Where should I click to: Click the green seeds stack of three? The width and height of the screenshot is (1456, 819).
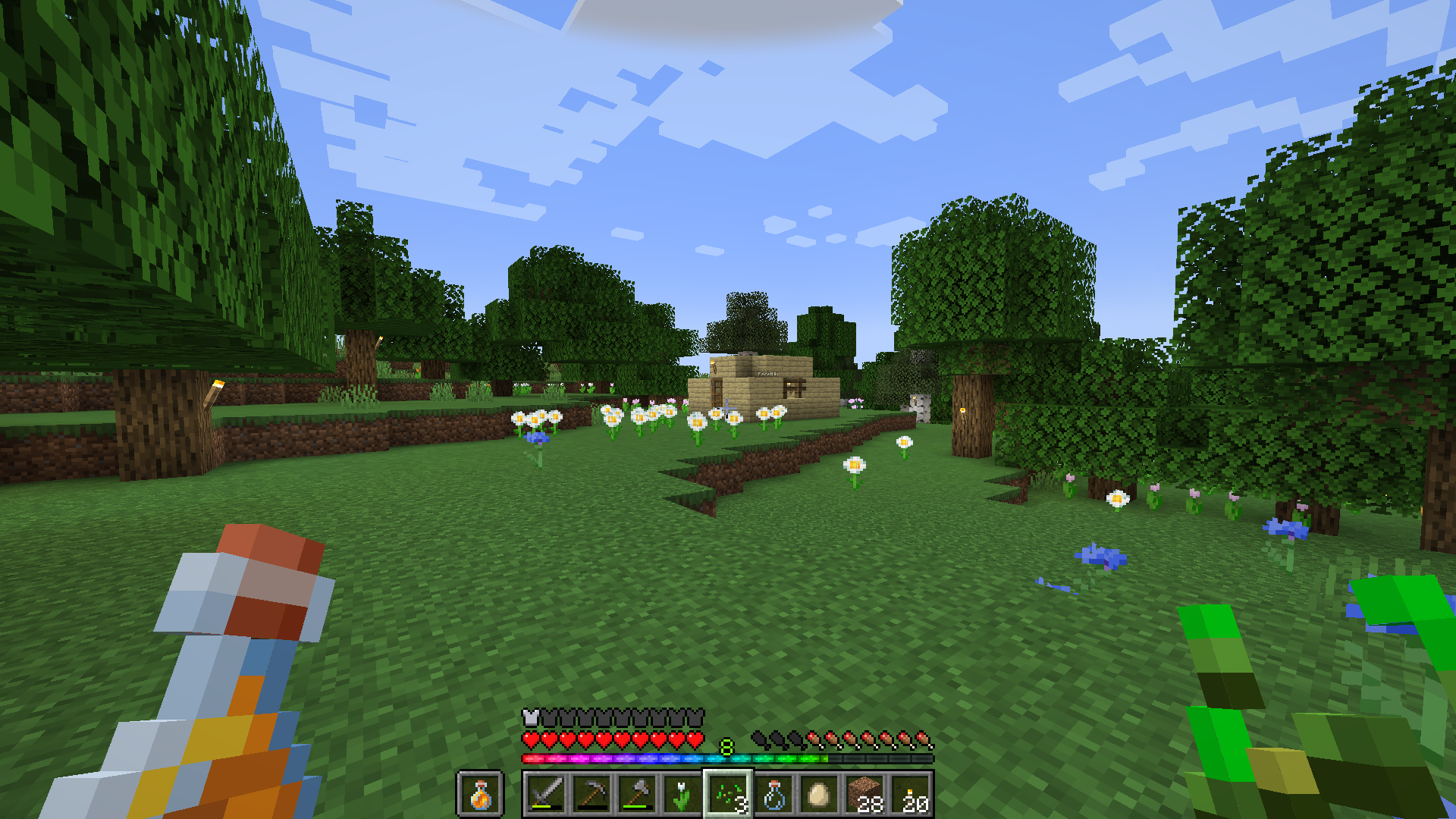coord(728,794)
